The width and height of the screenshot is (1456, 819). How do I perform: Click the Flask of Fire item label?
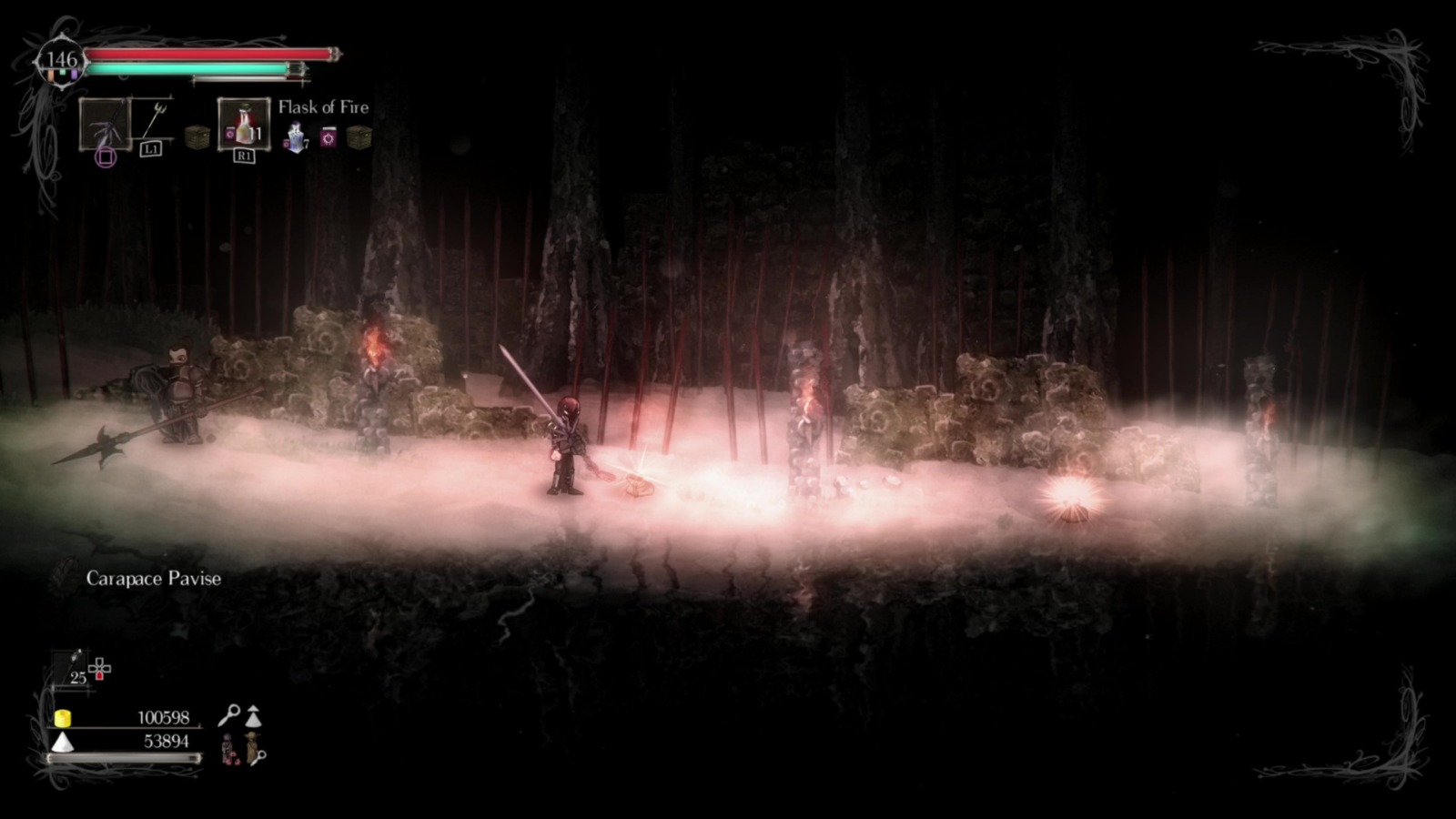click(324, 107)
